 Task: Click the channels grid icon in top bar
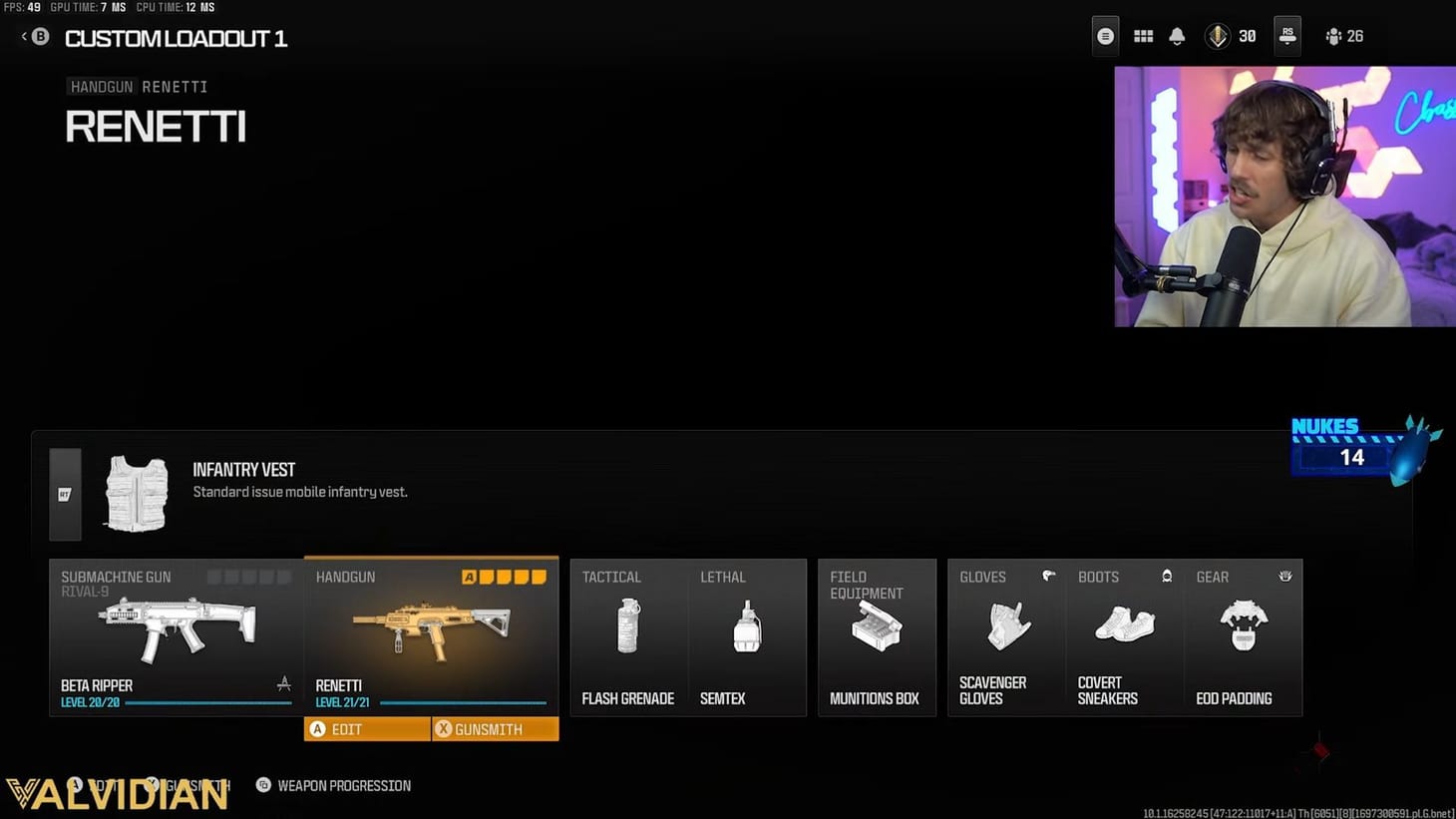click(x=1143, y=36)
